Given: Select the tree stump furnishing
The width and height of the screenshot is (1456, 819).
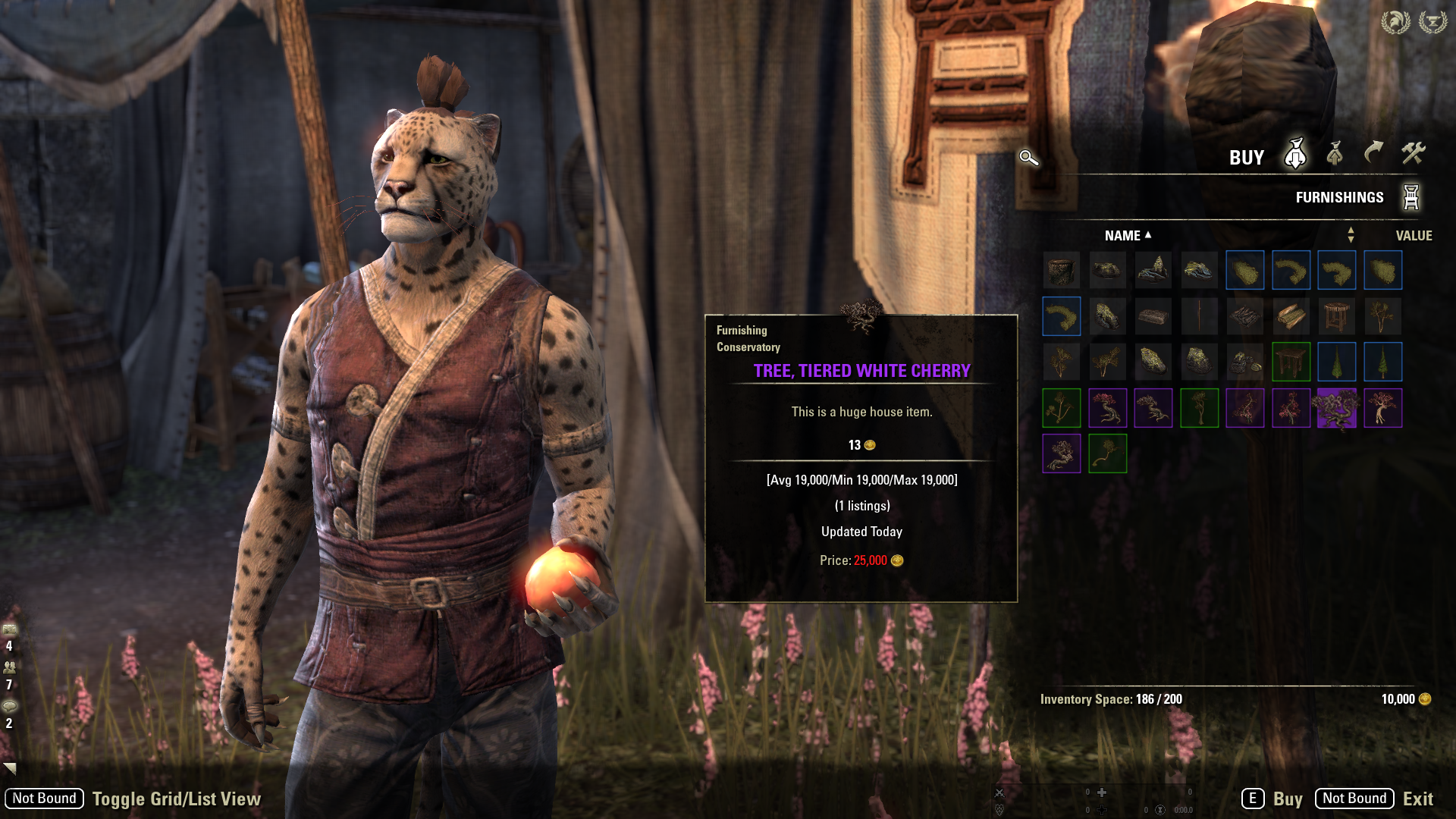Looking at the screenshot, I should click(x=1061, y=271).
